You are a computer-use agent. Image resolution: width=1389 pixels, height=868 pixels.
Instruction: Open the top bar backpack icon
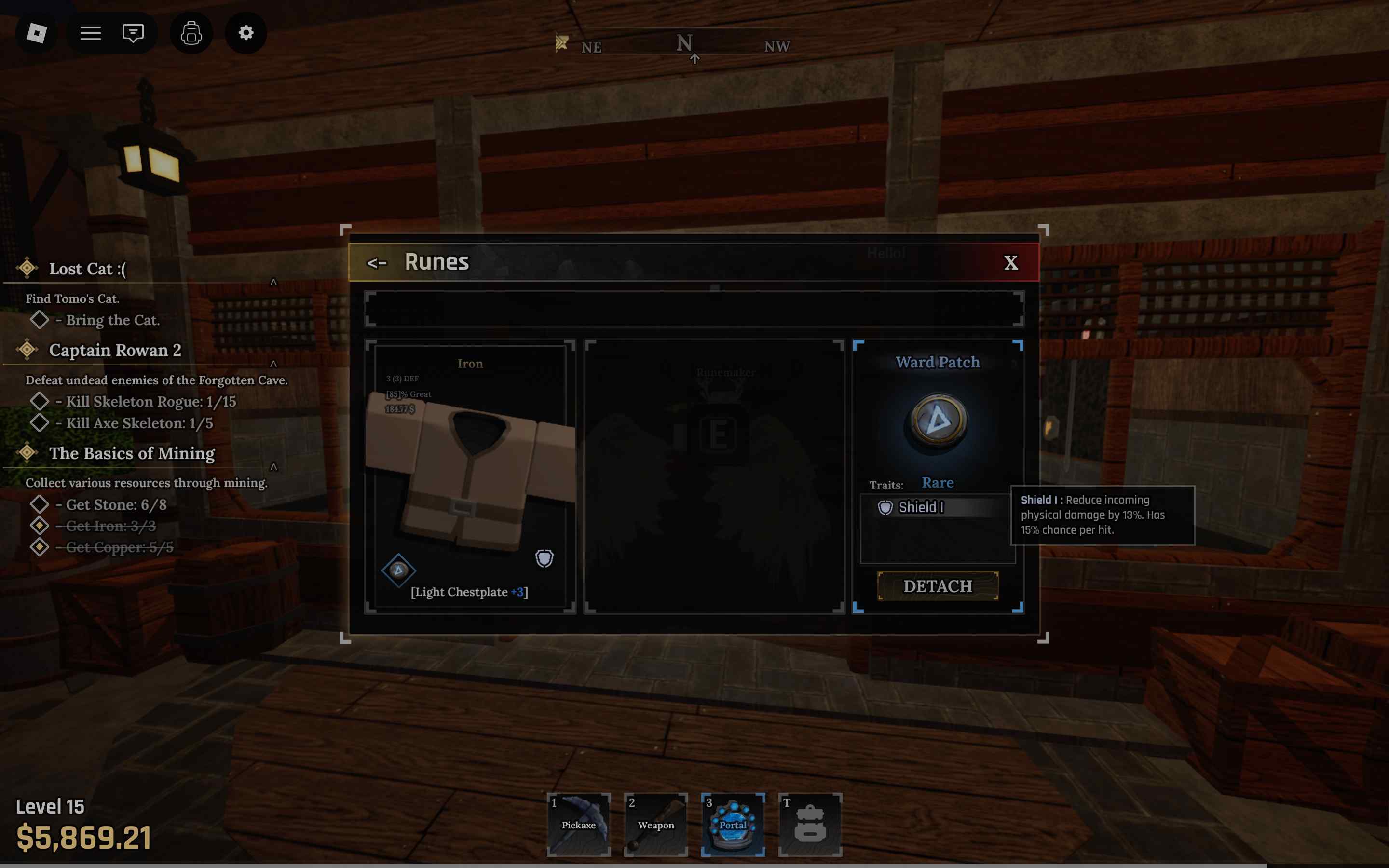pyautogui.click(x=191, y=33)
